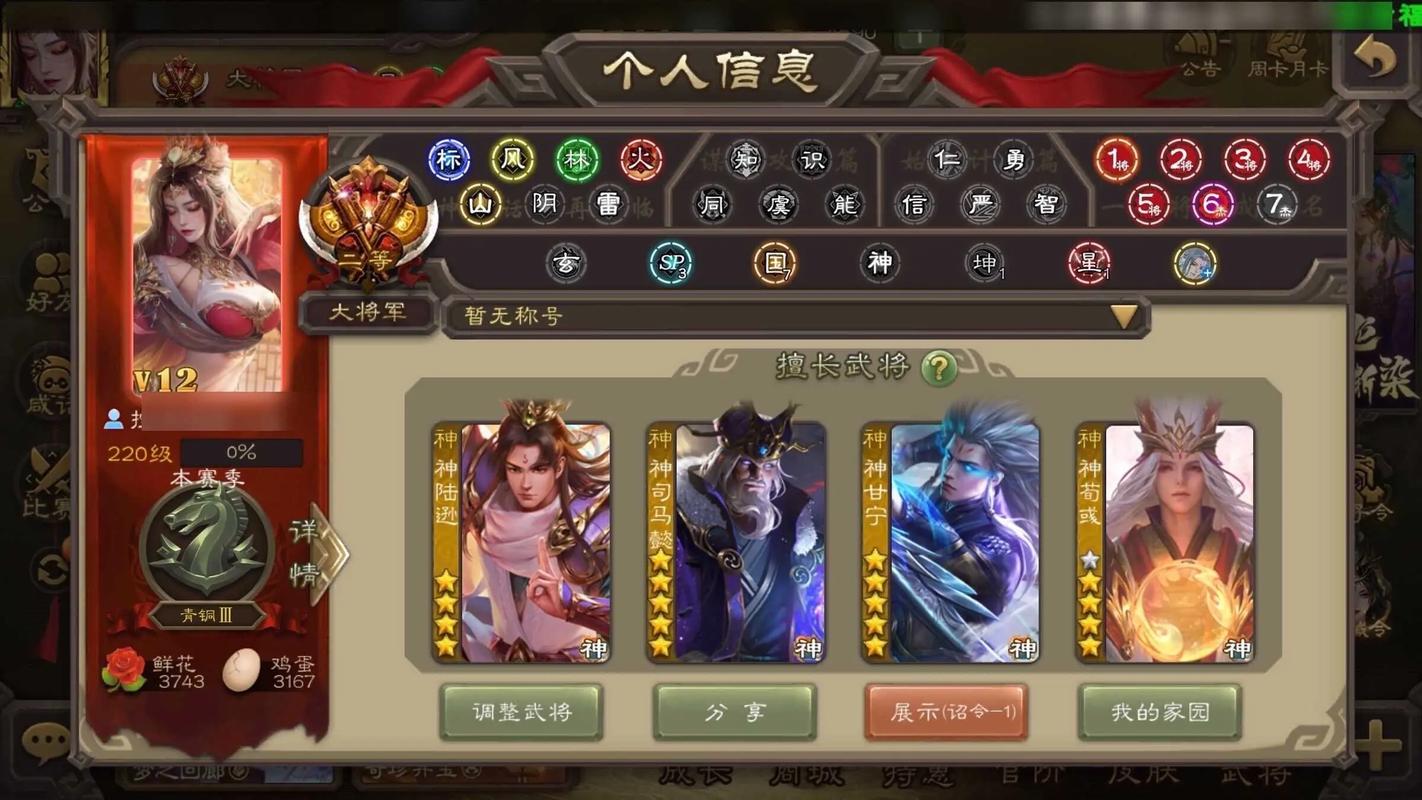Screen dimensions: 1422x800
Task: Toggle the 标 standard expansion filter
Action: tap(448, 160)
